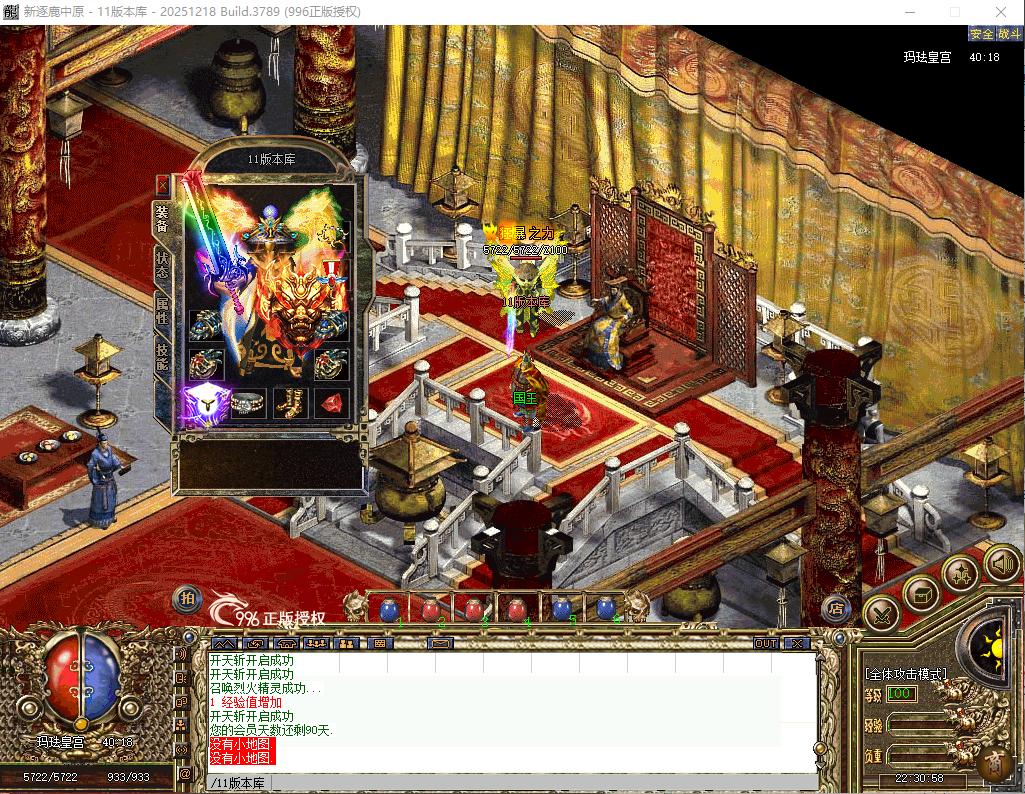Open the 店 shop button
1025x794 pixels.
(x=836, y=607)
